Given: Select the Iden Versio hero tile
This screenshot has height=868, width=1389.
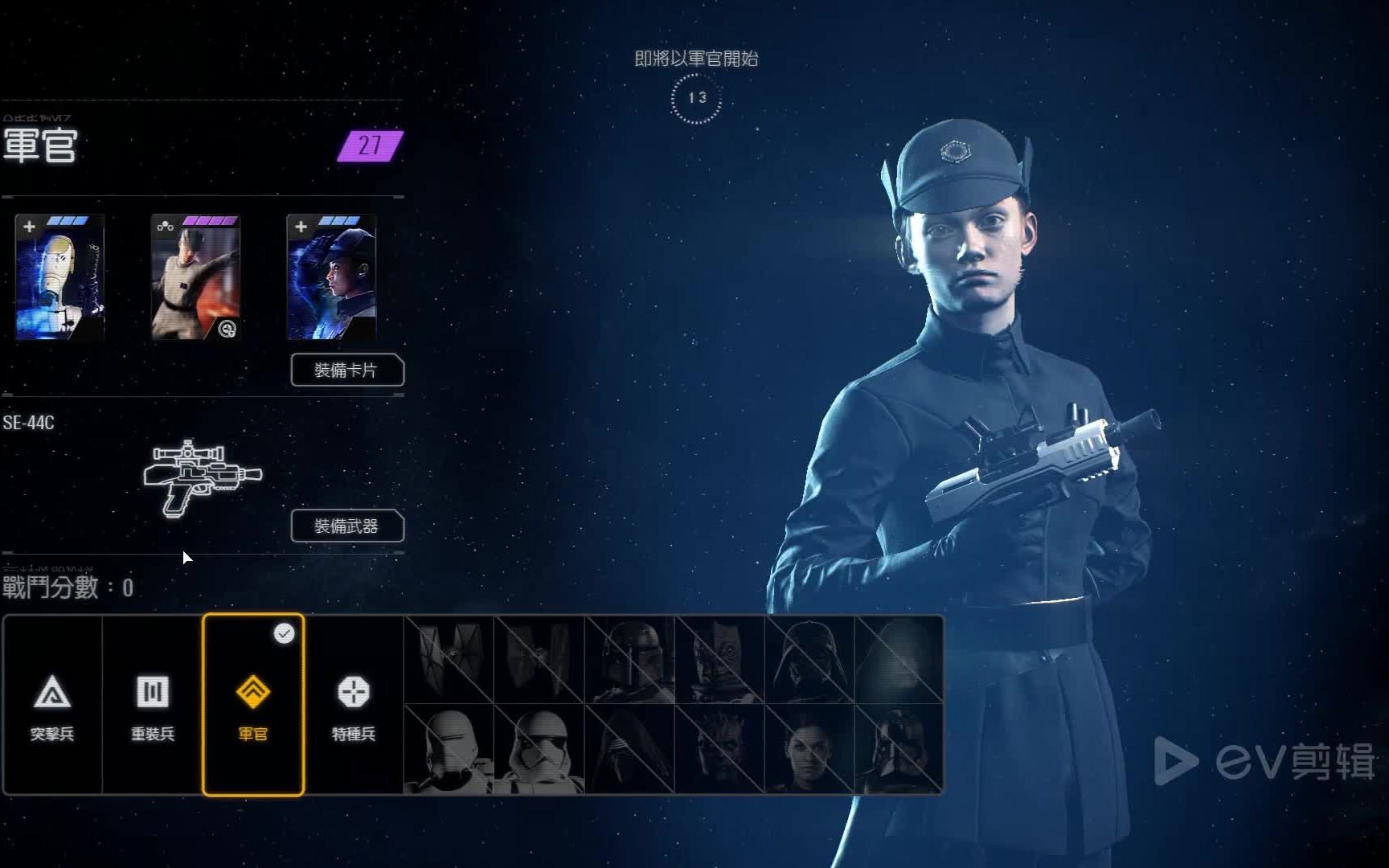Looking at the screenshot, I should [x=809, y=750].
